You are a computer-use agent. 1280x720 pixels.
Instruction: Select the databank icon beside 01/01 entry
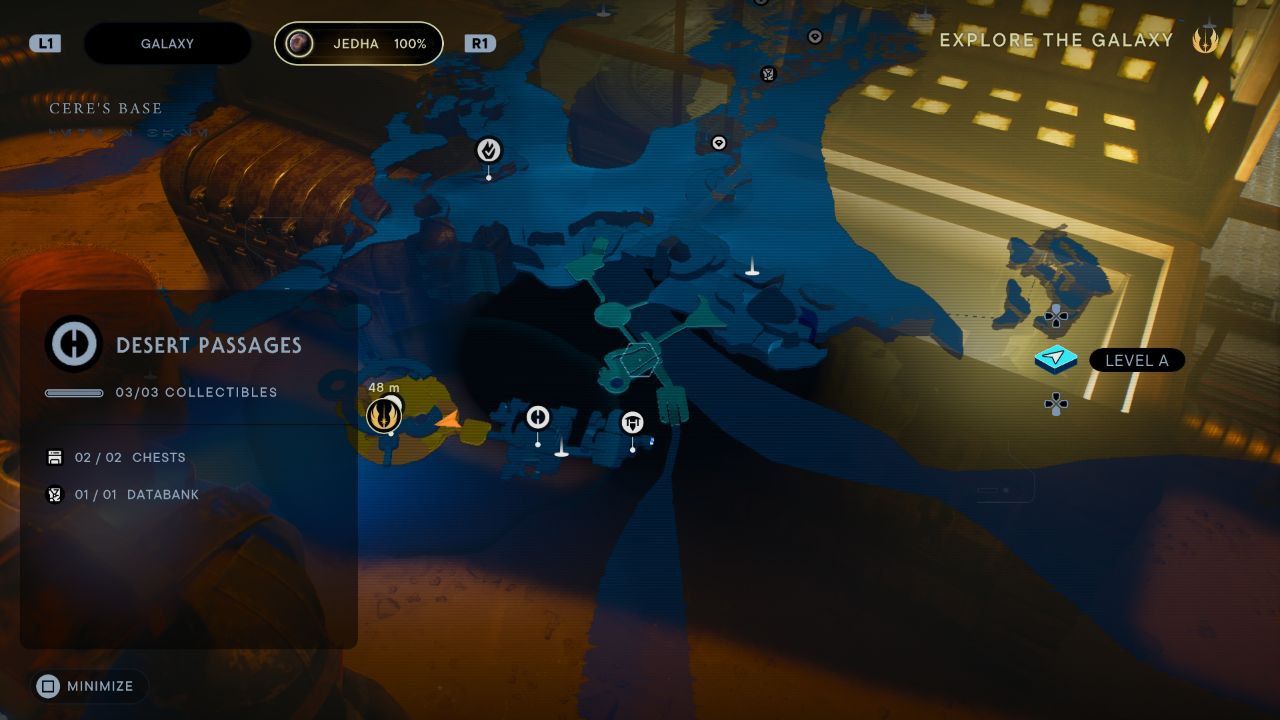53,493
